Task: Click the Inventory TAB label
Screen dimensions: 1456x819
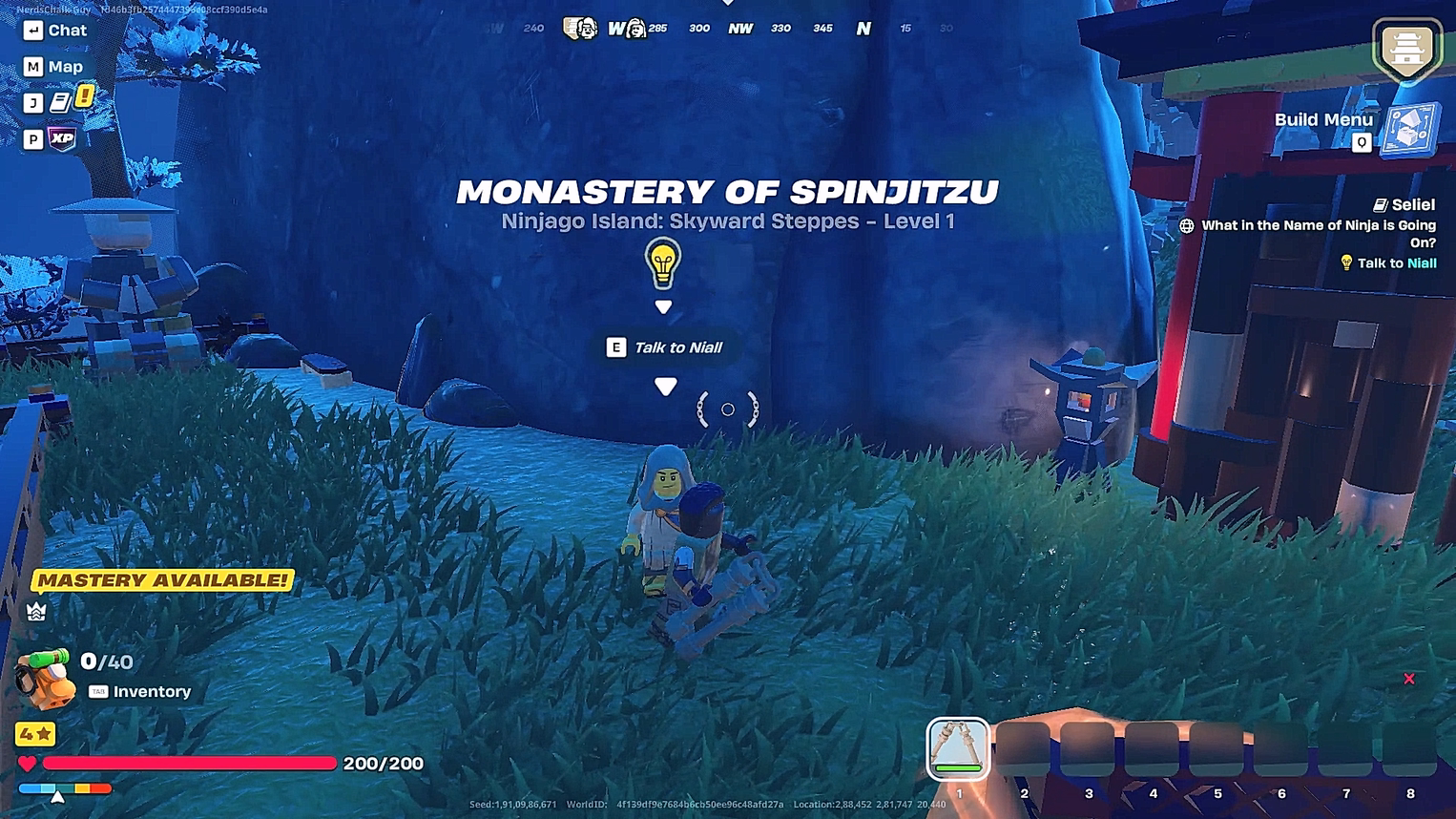Action: coord(98,691)
